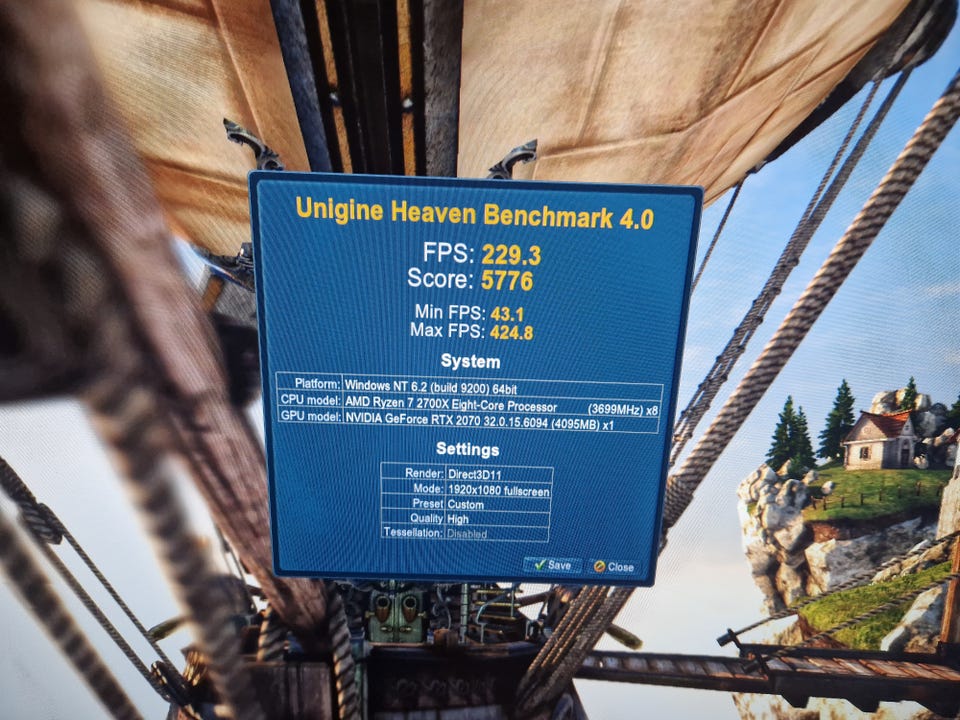
Task: Close the benchmark results dialog
Action: click(x=613, y=567)
